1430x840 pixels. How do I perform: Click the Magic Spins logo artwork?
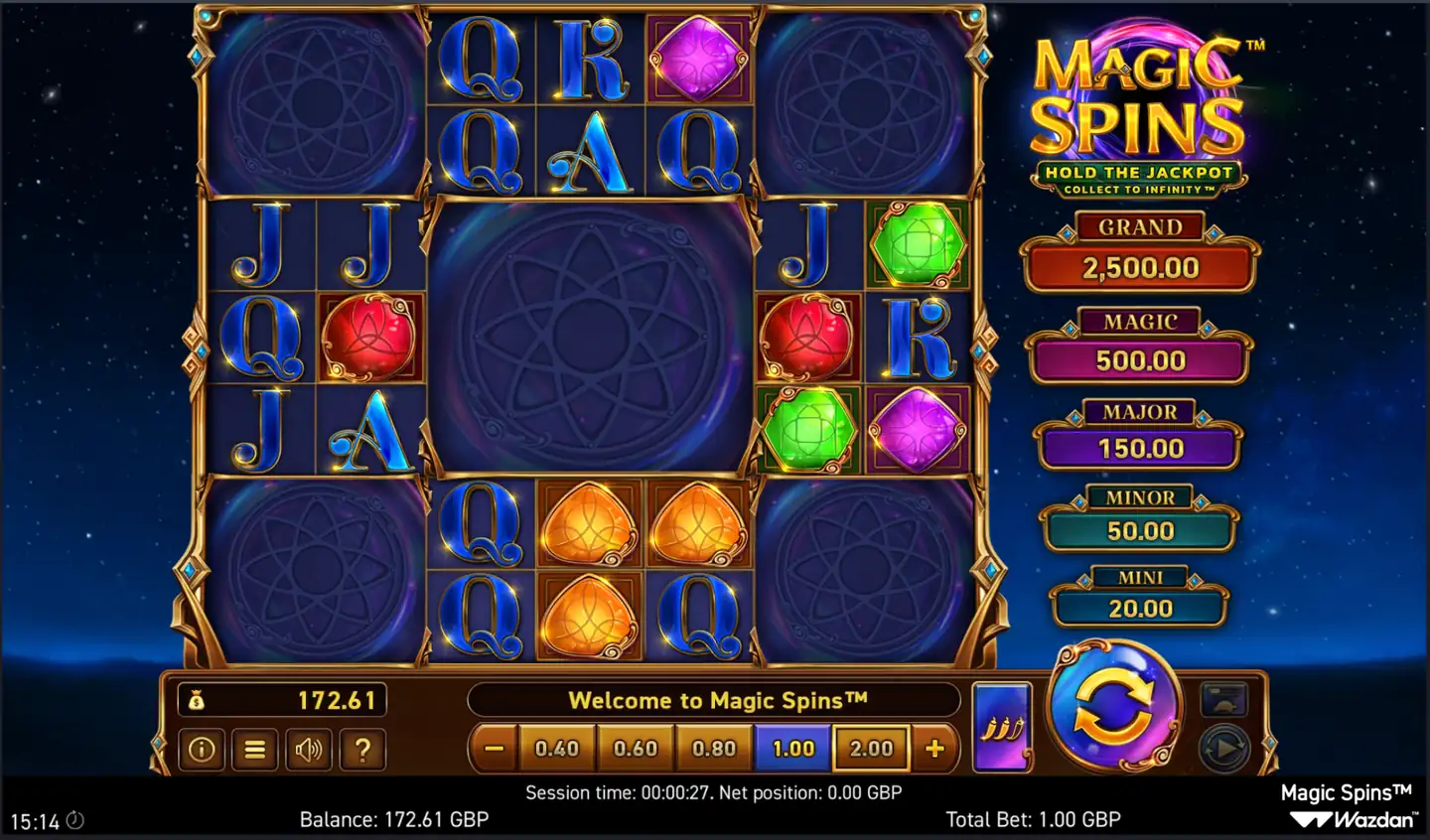[x=1138, y=99]
